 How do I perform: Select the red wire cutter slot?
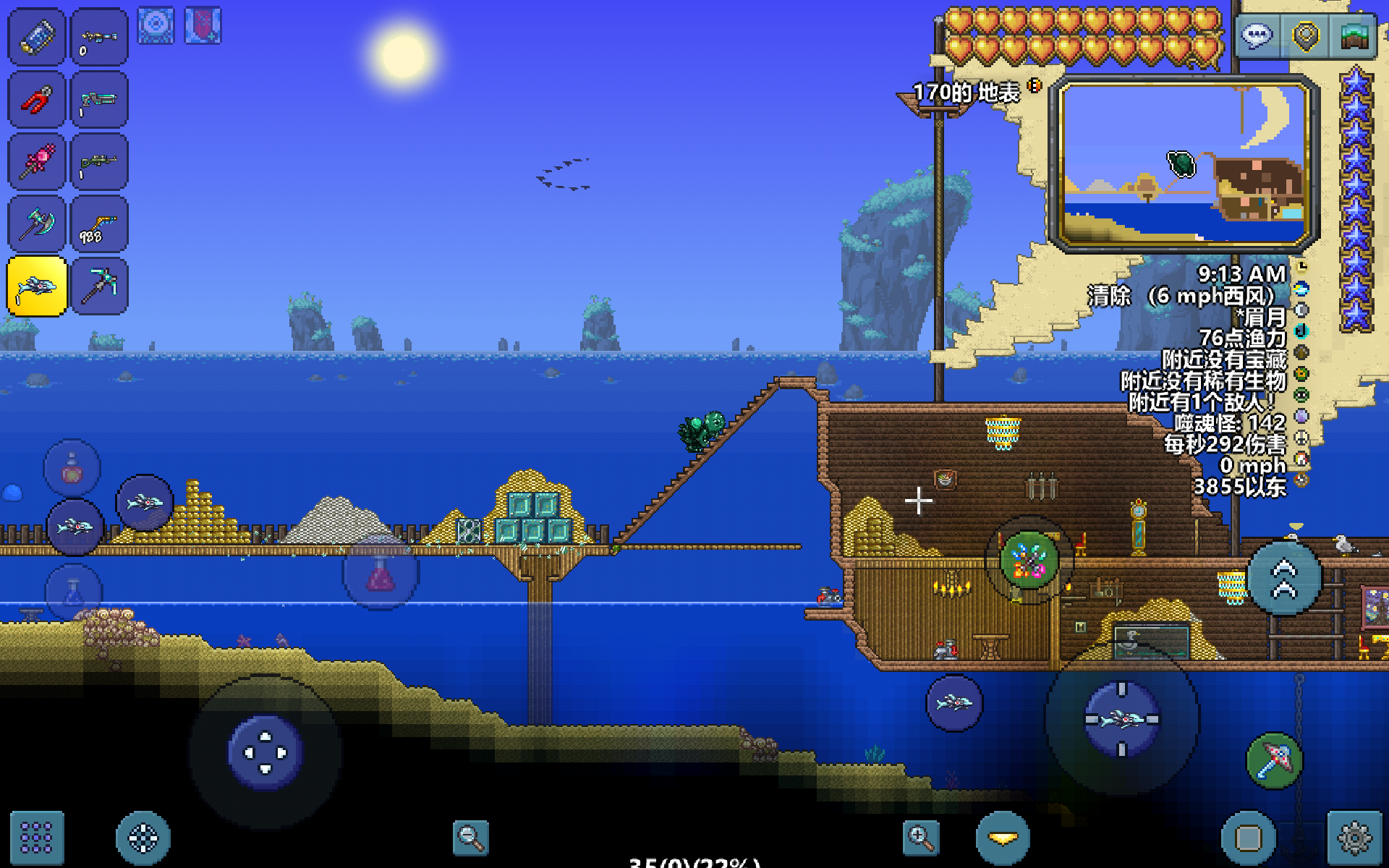(x=36, y=100)
